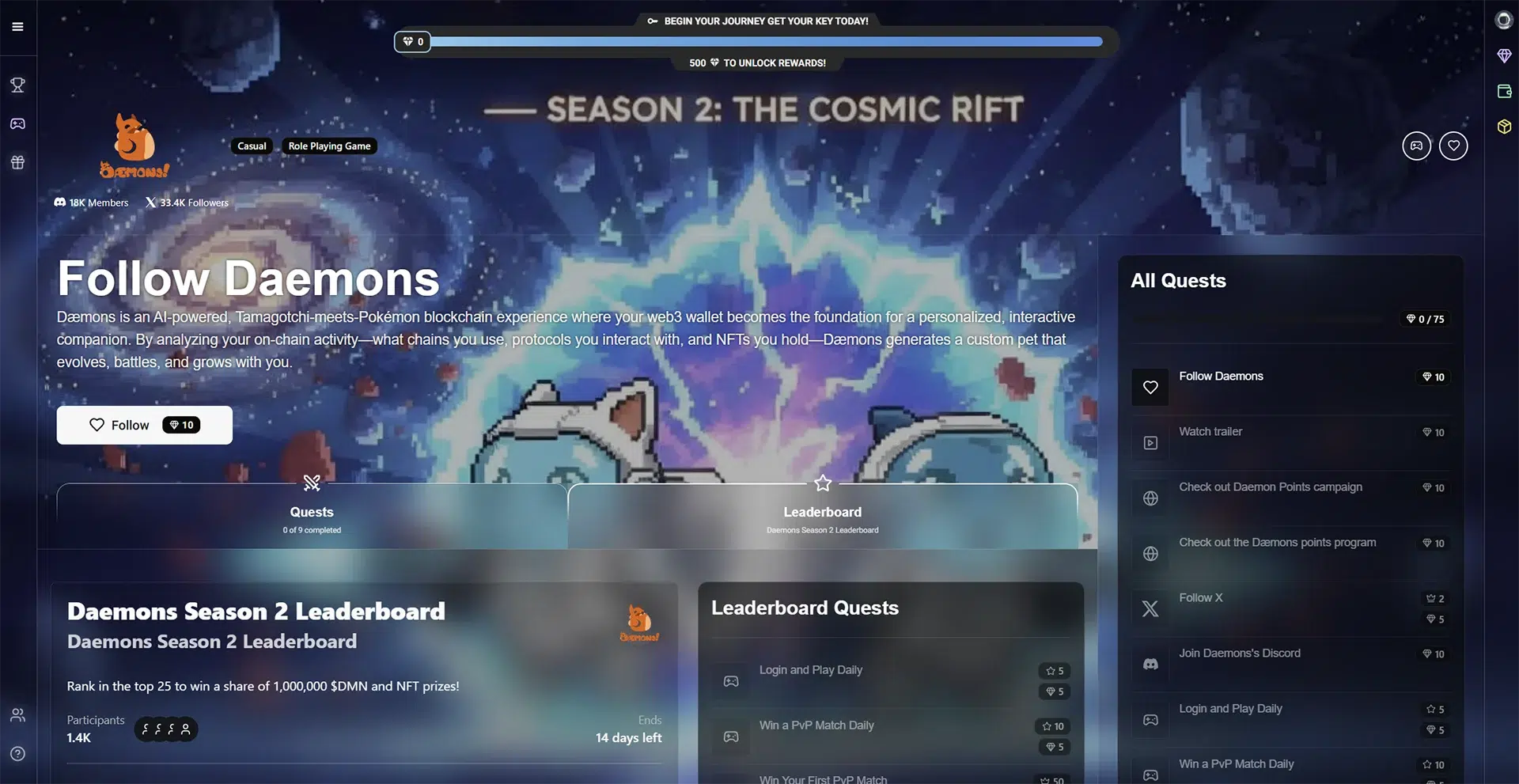Click the package box icon on right sidebar
The height and width of the screenshot is (784, 1519).
pyautogui.click(x=1504, y=126)
